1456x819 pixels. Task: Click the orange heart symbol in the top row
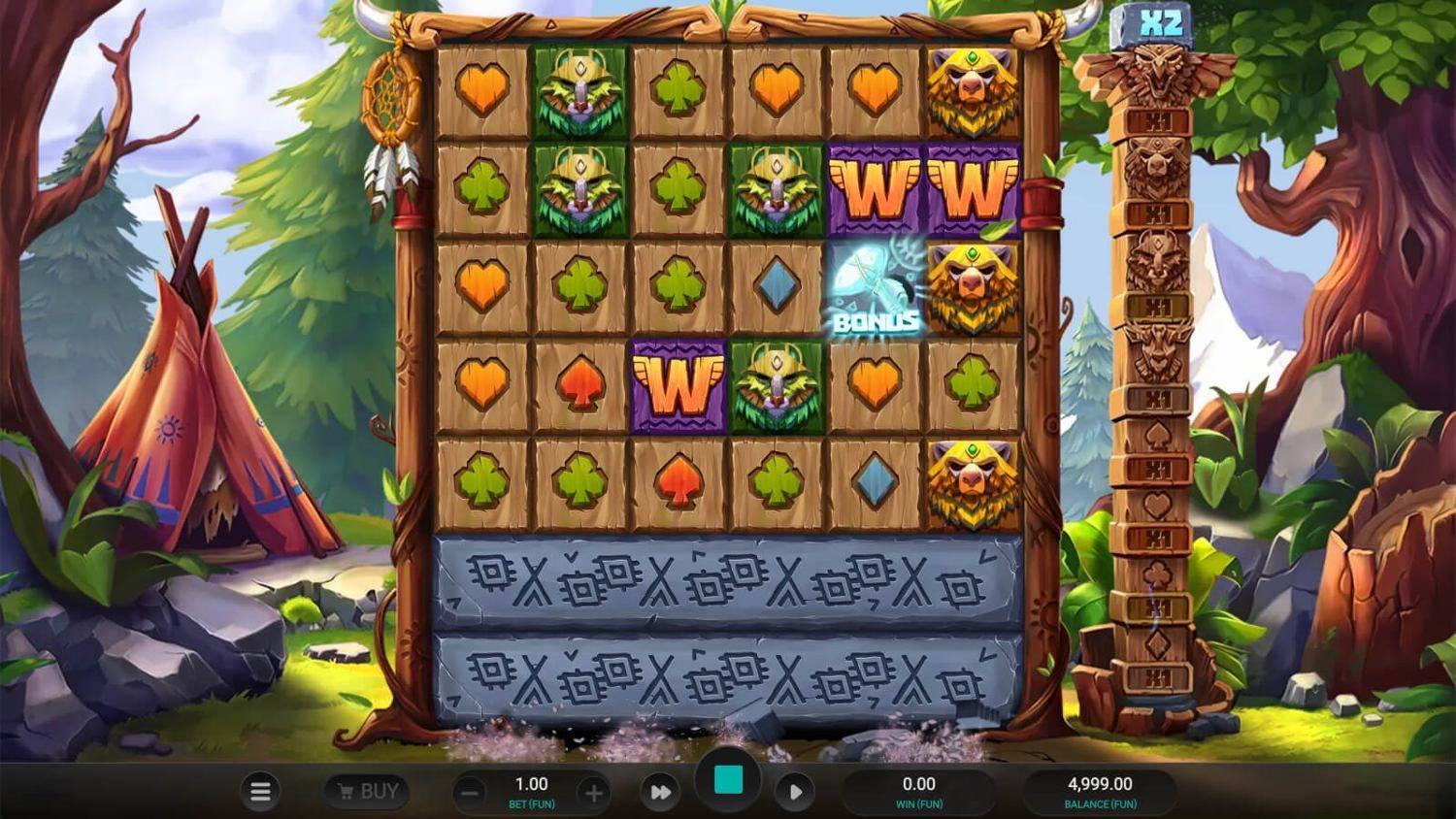(482, 89)
